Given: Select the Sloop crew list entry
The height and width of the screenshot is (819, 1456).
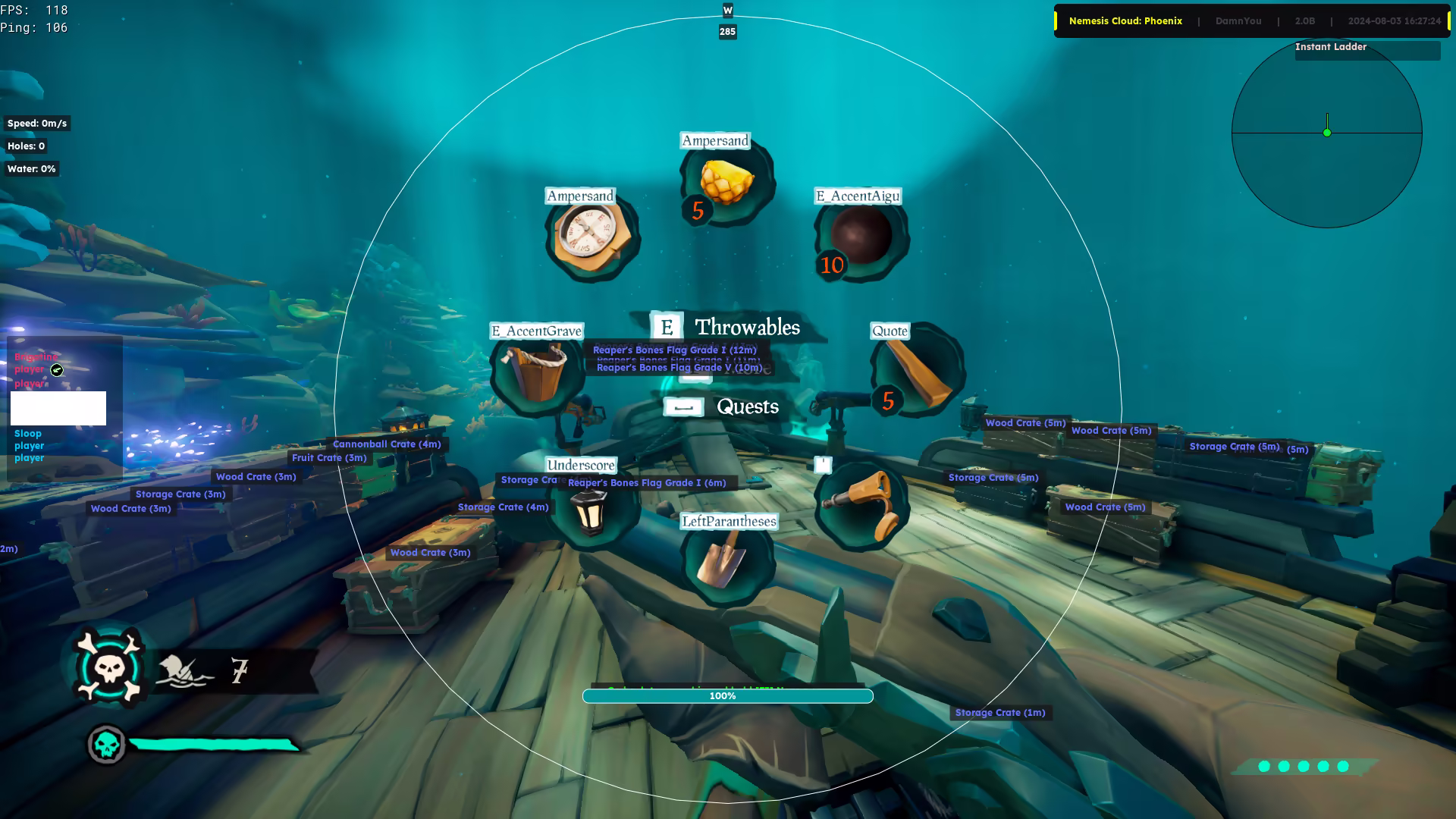Looking at the screenshot, I should 28,434.
